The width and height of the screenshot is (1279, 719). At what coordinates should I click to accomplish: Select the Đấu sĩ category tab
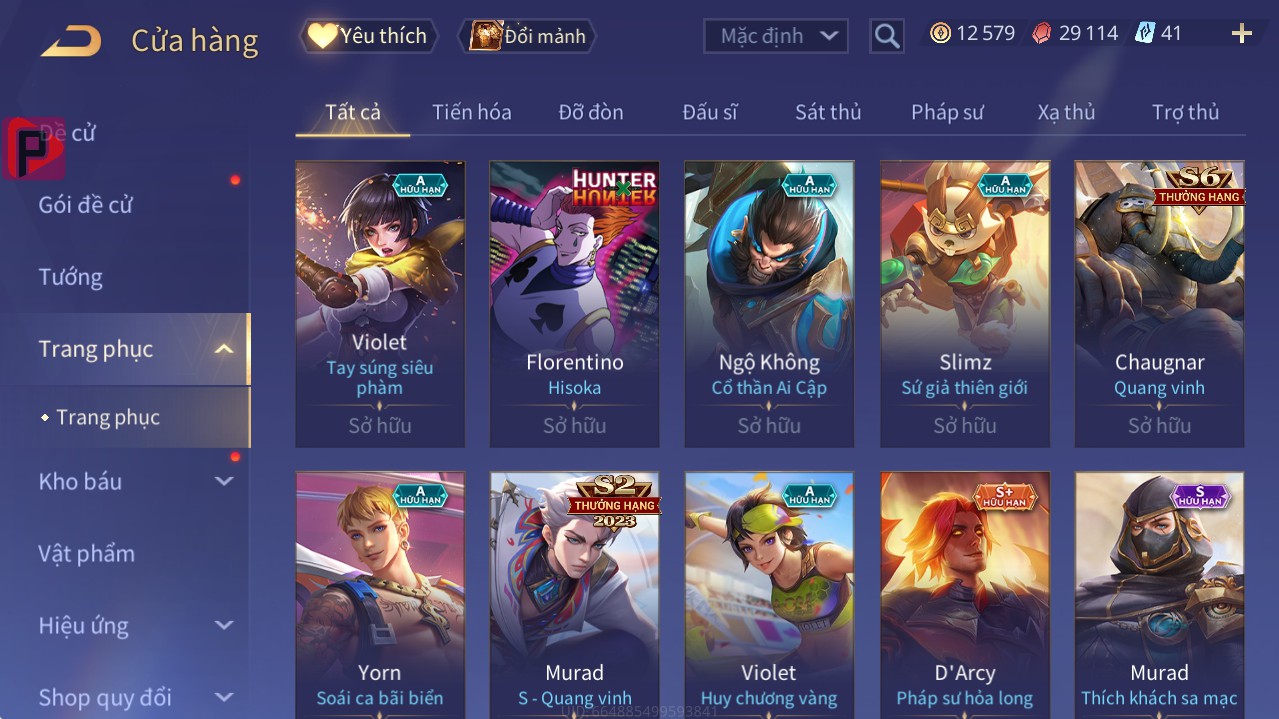click(x=709, y=112)
